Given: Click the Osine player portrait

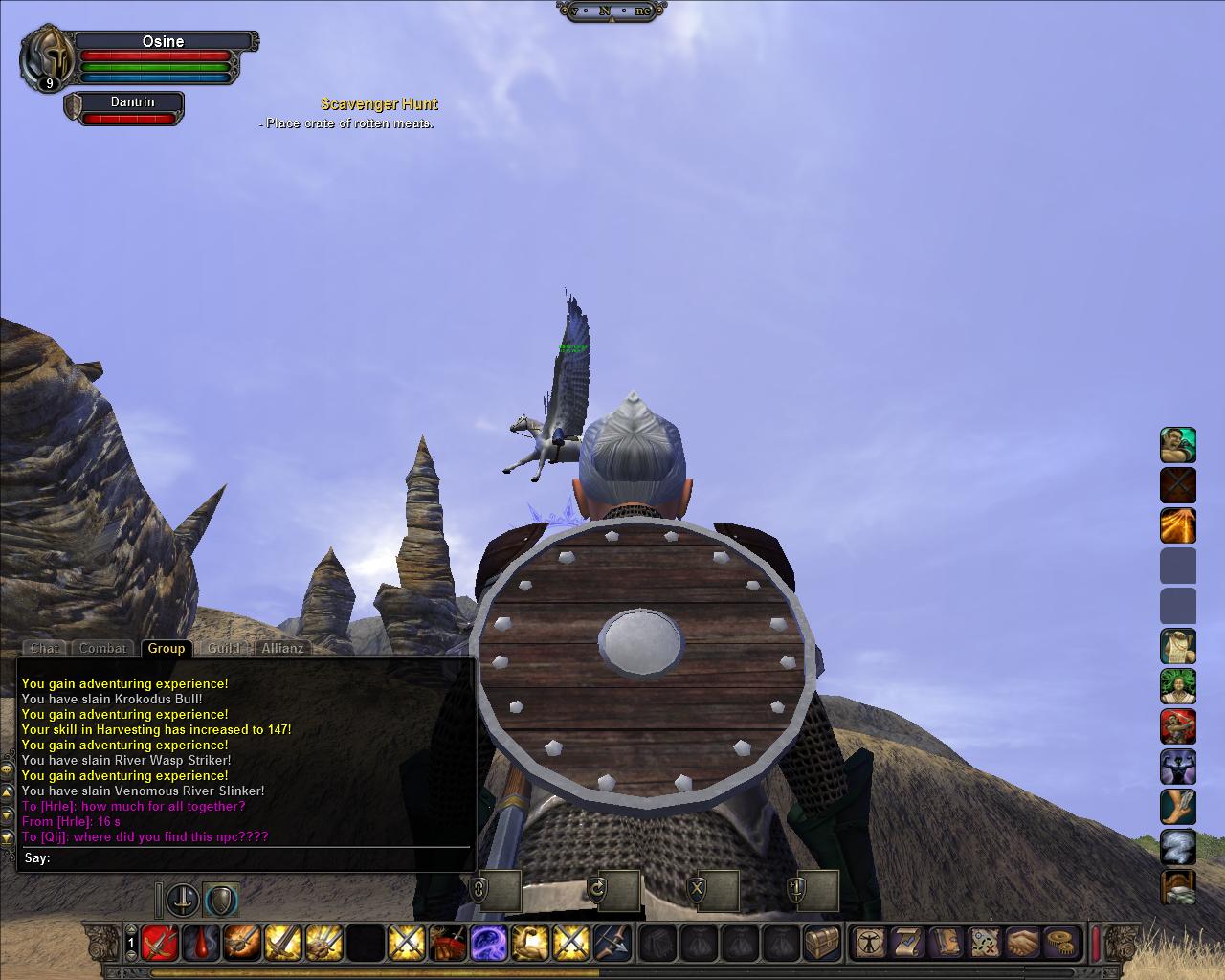Looking at the screenshot, I should [x=48, y=57].
